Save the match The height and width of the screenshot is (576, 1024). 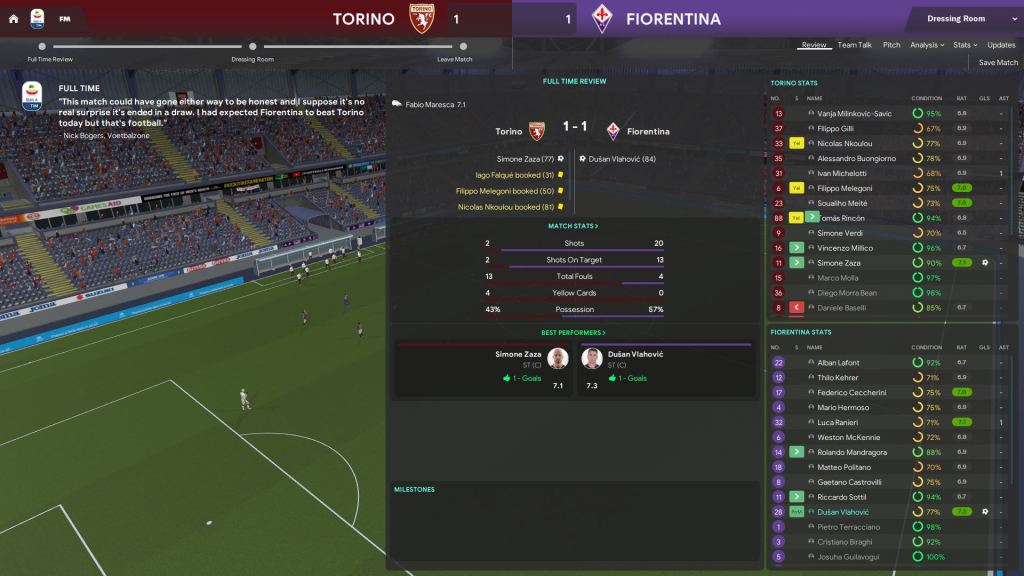coord(998,62)
